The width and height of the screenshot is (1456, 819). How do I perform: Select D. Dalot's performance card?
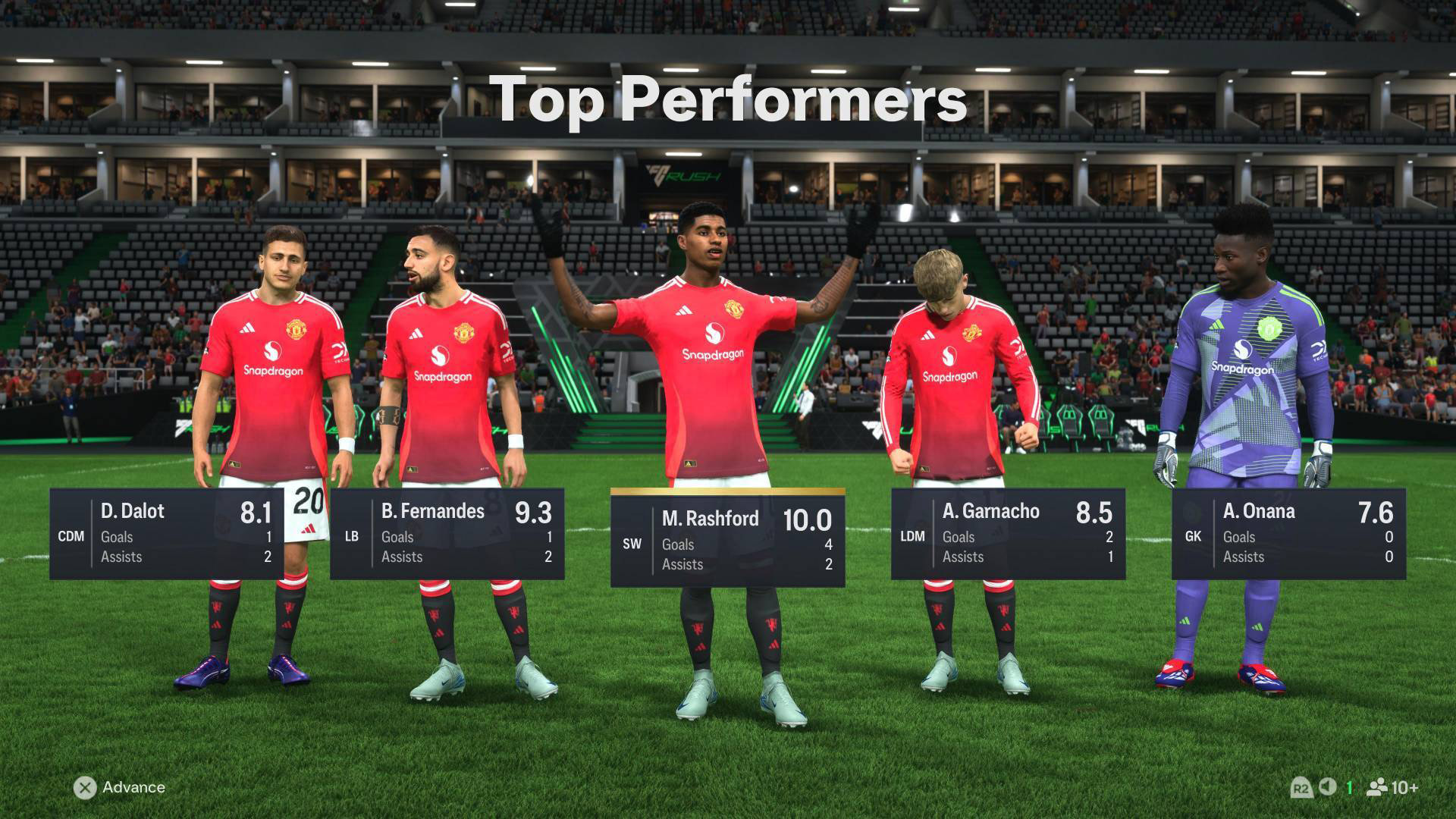coord(167,534)
